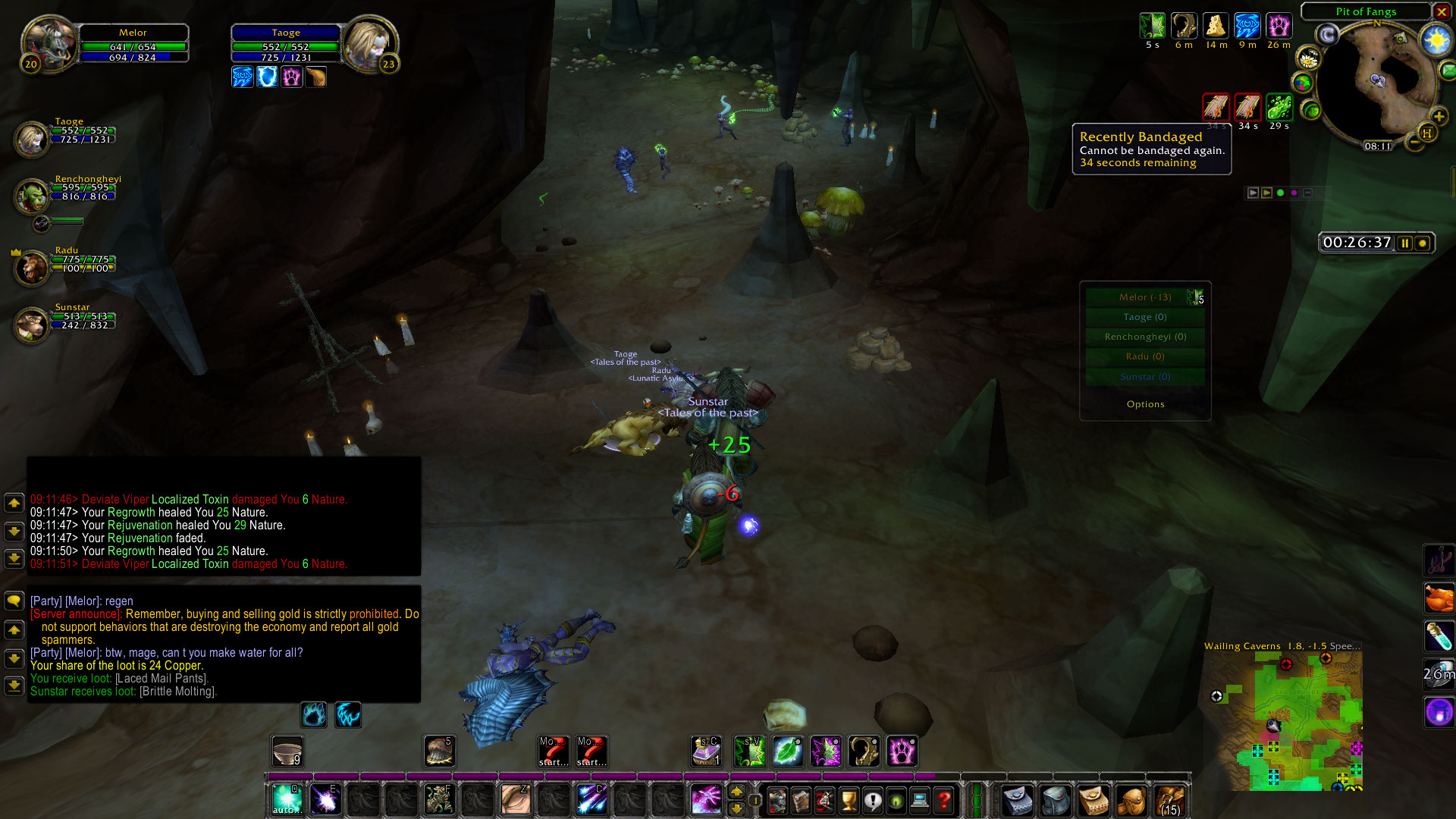This screenshot has width=1456, height=819.
Task: Toggle the green dot on the recording bar
Action: (x=1280, y=193)
